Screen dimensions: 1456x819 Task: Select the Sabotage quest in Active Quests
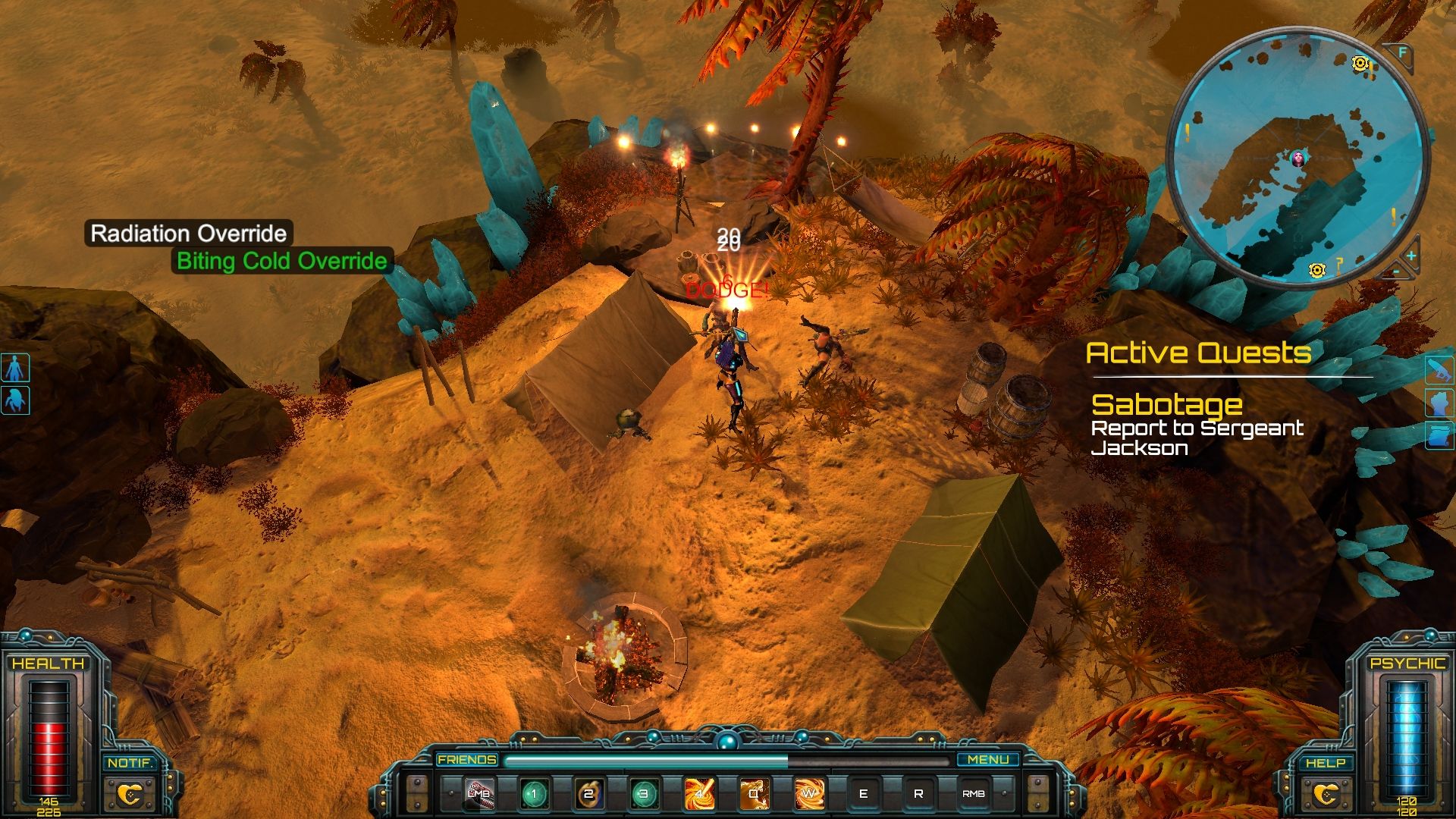click(x=1166, y=404)
